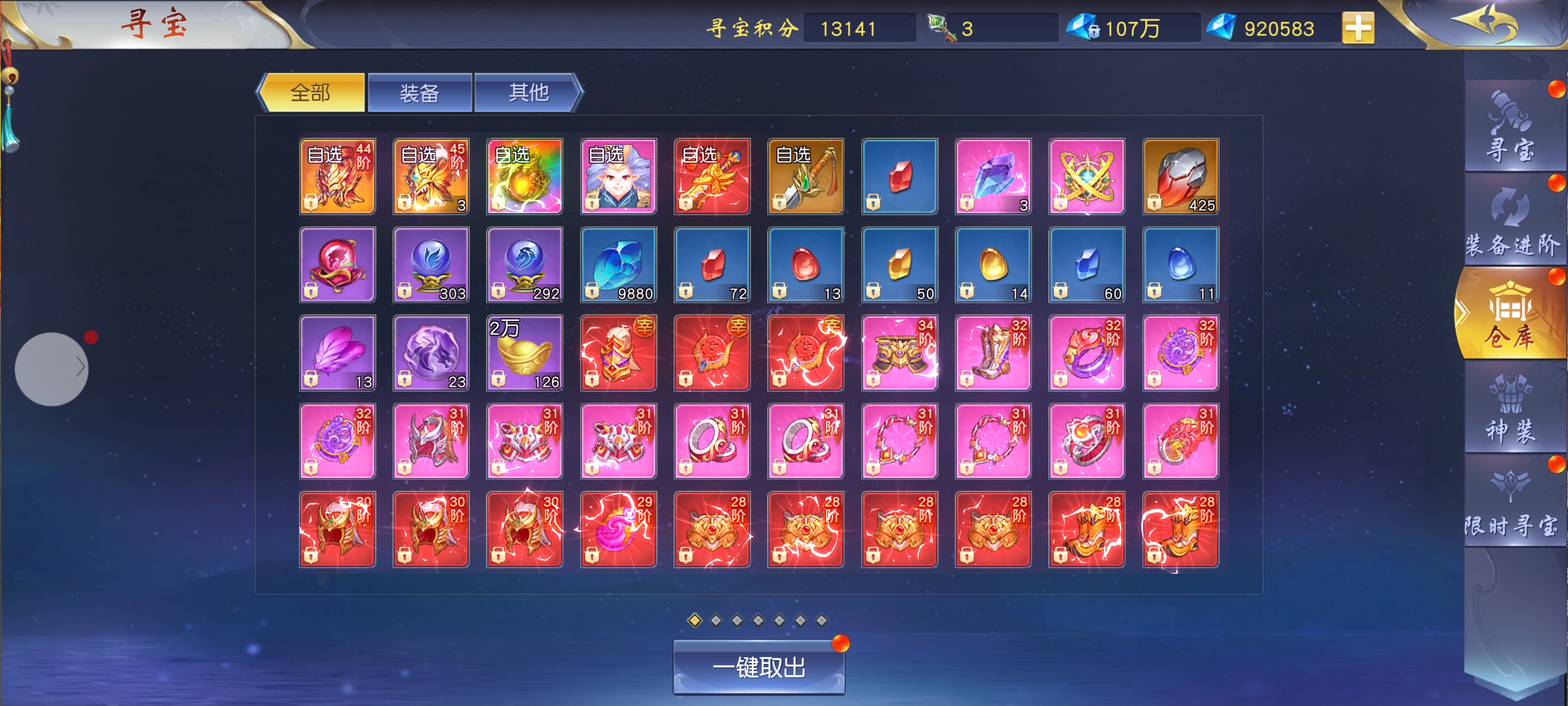The width and height of the screenshot is (1568, 706).
Task: Select the grey-red ore stack of 425
Action: pos(1180,176)
